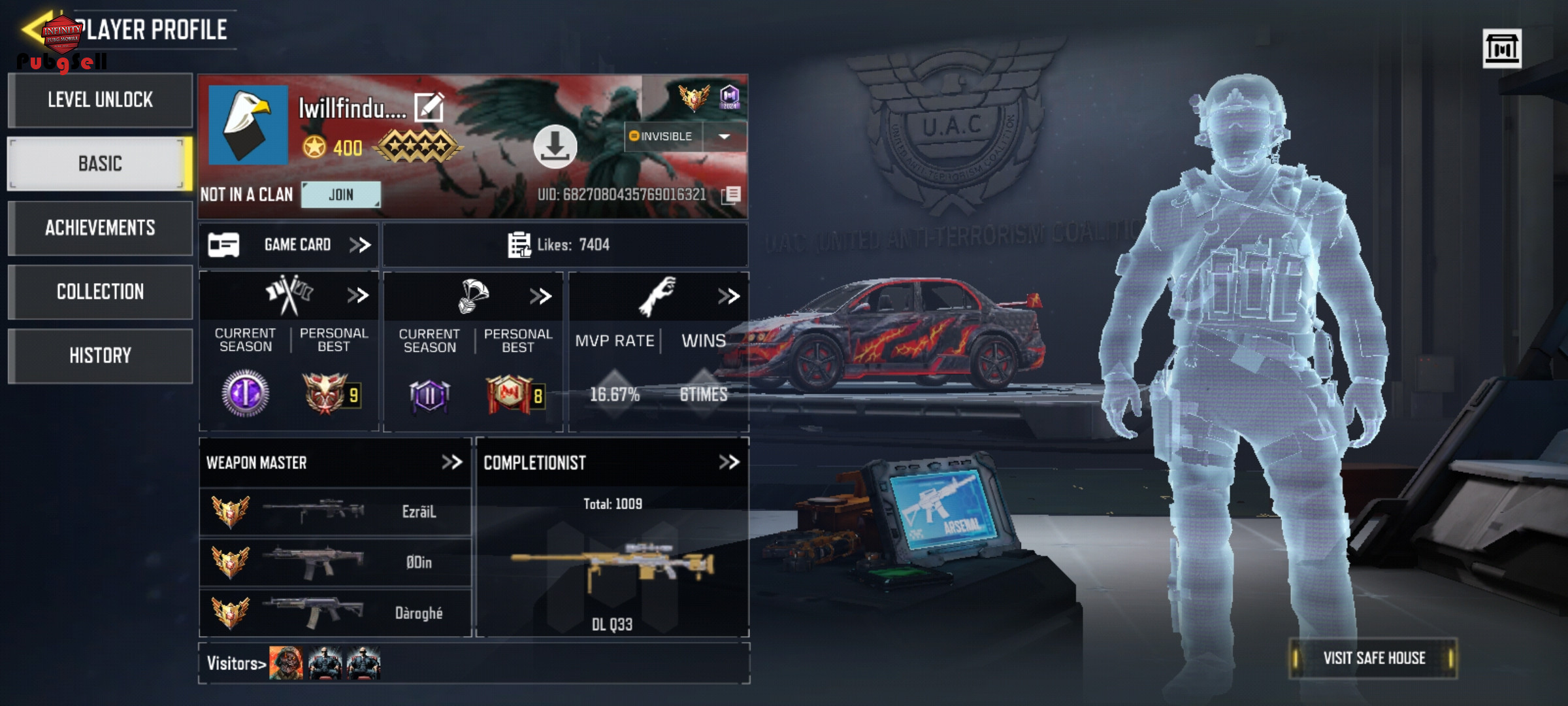Open the showcase icon in top-right corner
This screenshot has height=706, width=1568.
click(1501, 48)
